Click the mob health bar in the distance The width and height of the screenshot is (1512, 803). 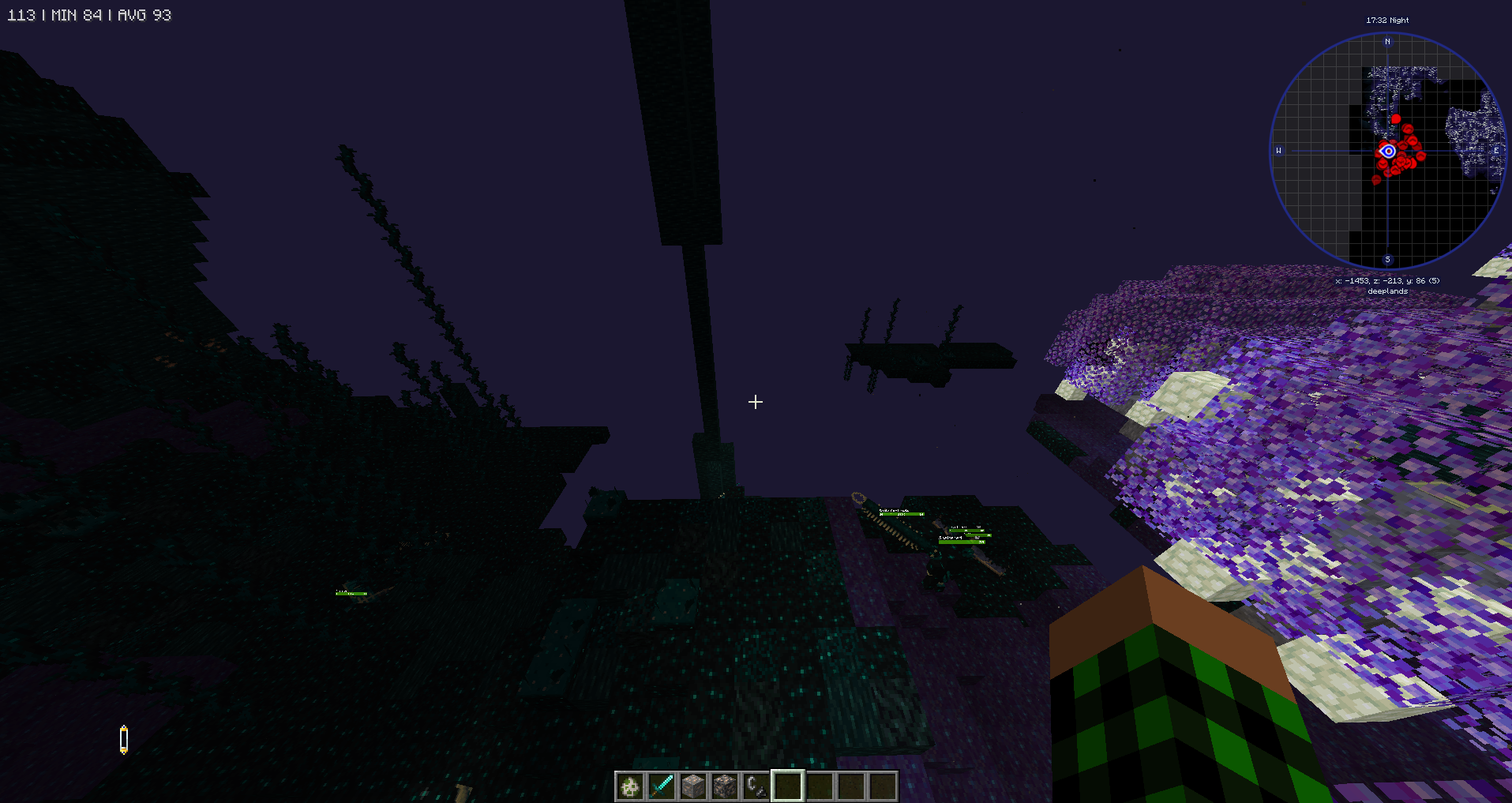click(900, 513)
